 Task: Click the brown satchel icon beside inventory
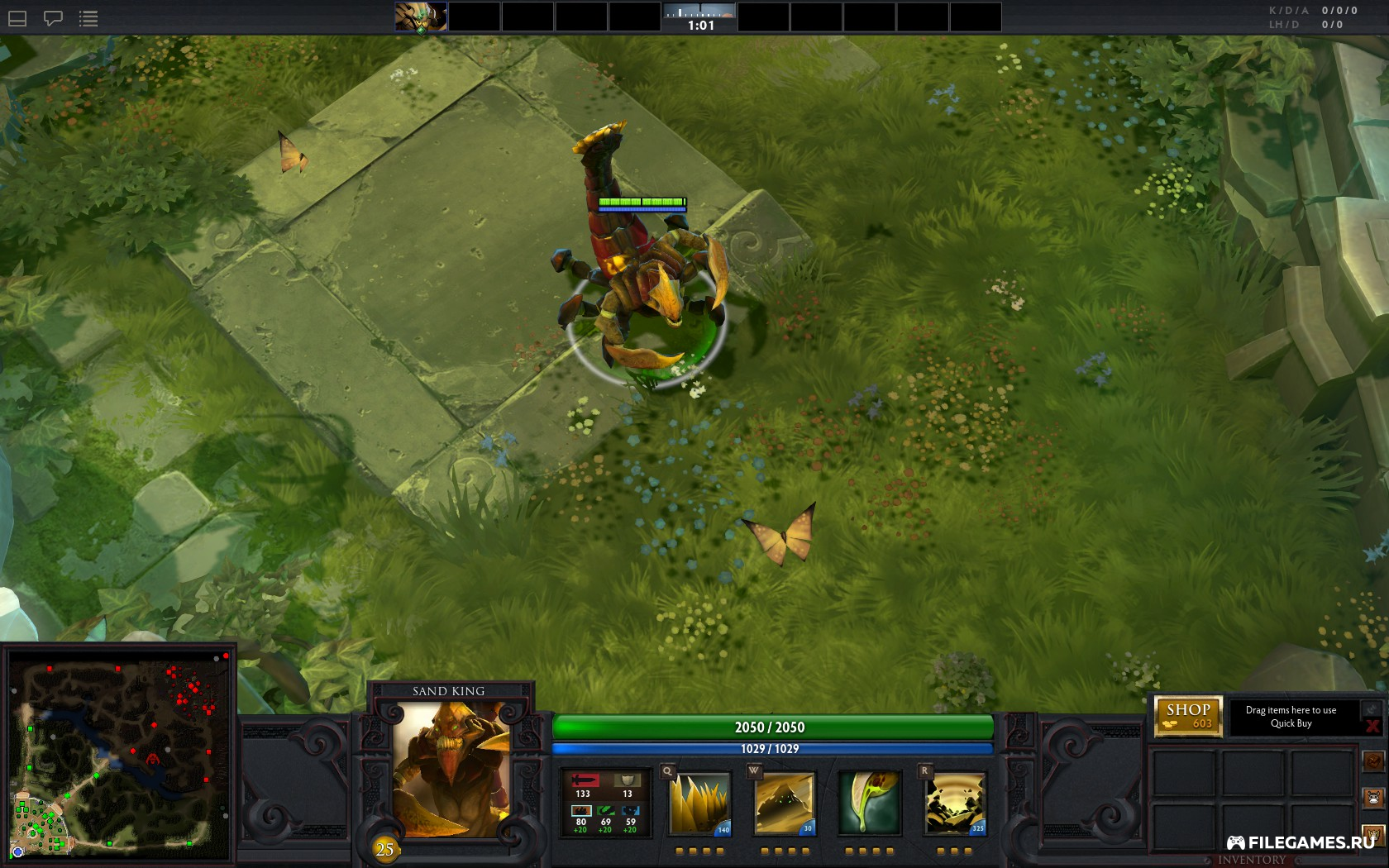[1373, 761]
